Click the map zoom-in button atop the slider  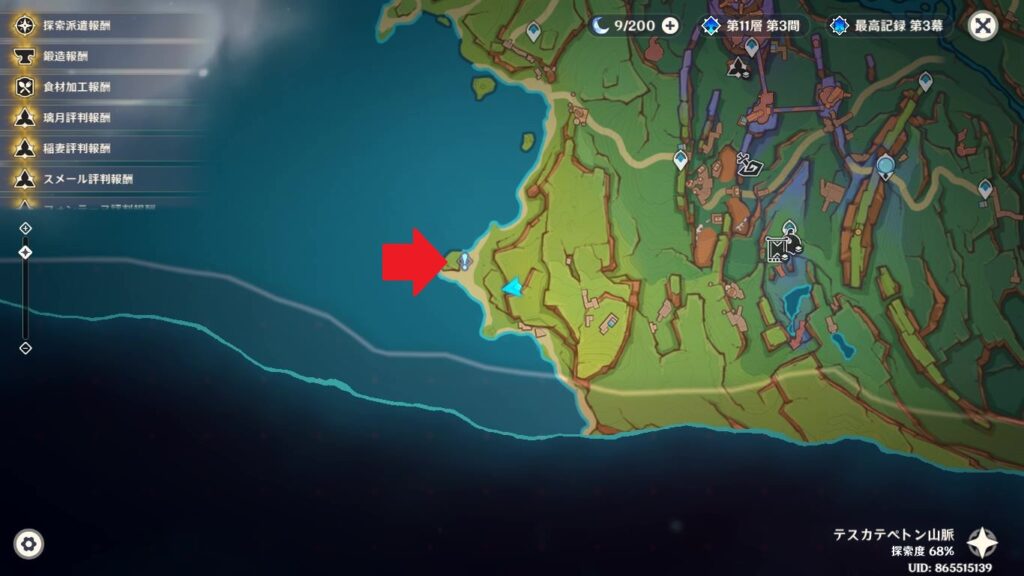pyautogui.click(x=26, y=228)
